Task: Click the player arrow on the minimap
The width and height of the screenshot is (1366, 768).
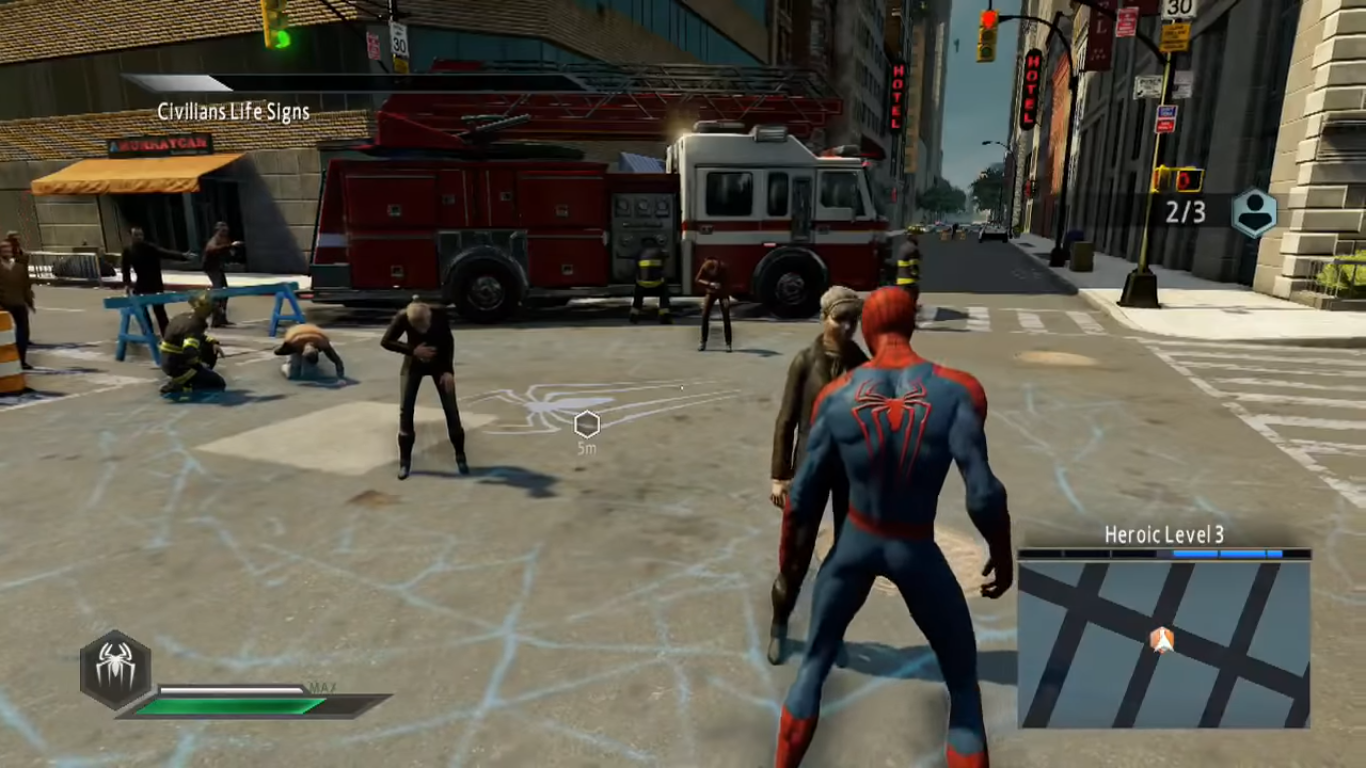Action: click(x=1161, y=640)
